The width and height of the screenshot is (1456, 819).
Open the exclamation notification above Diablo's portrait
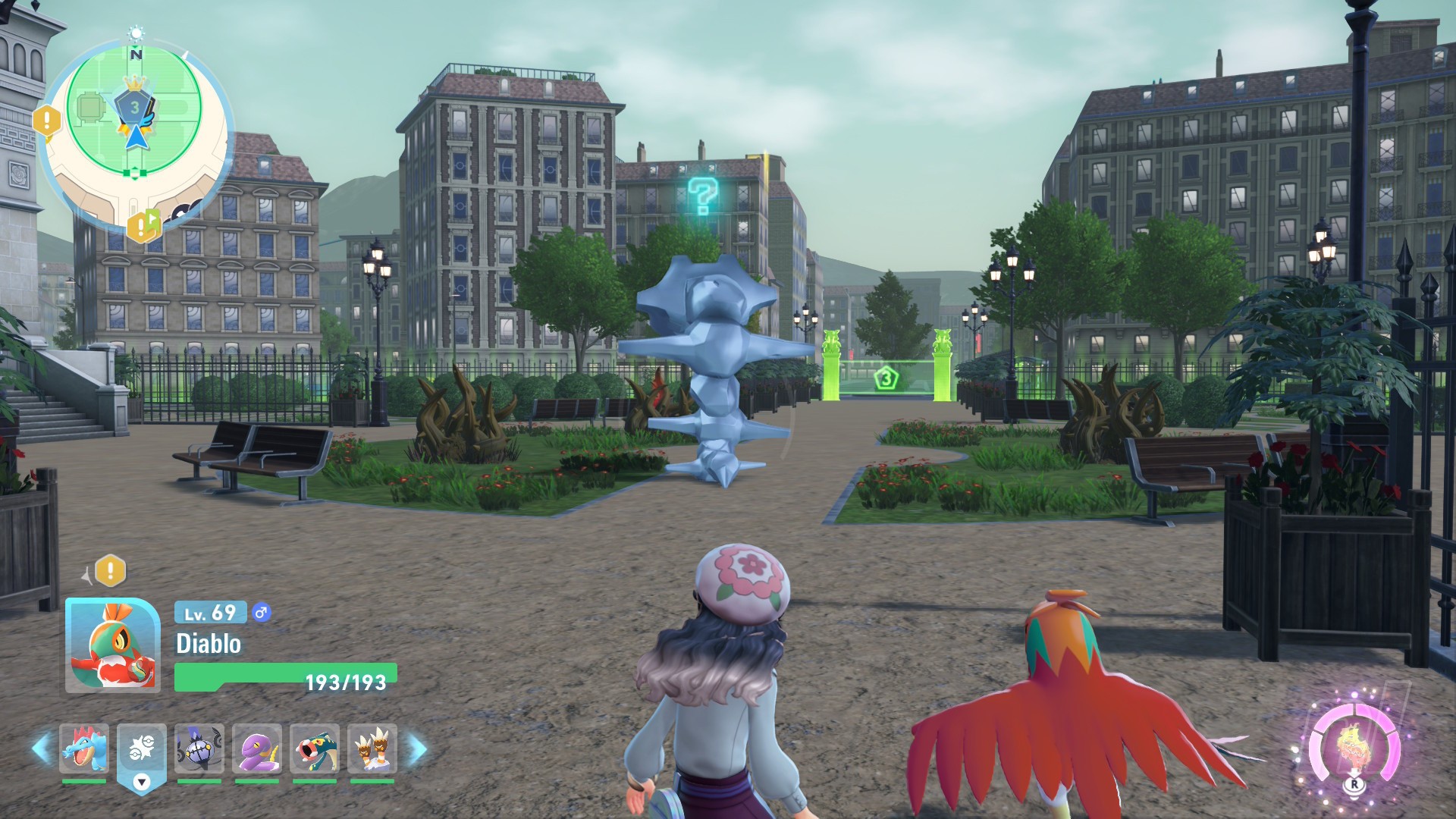[x=110, y=570]
